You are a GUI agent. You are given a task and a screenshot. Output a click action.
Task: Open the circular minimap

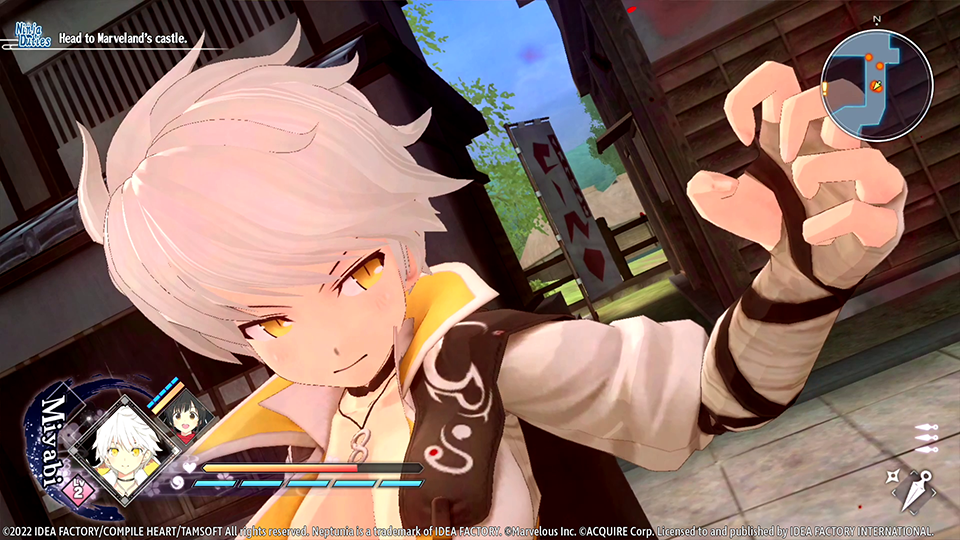876,85
